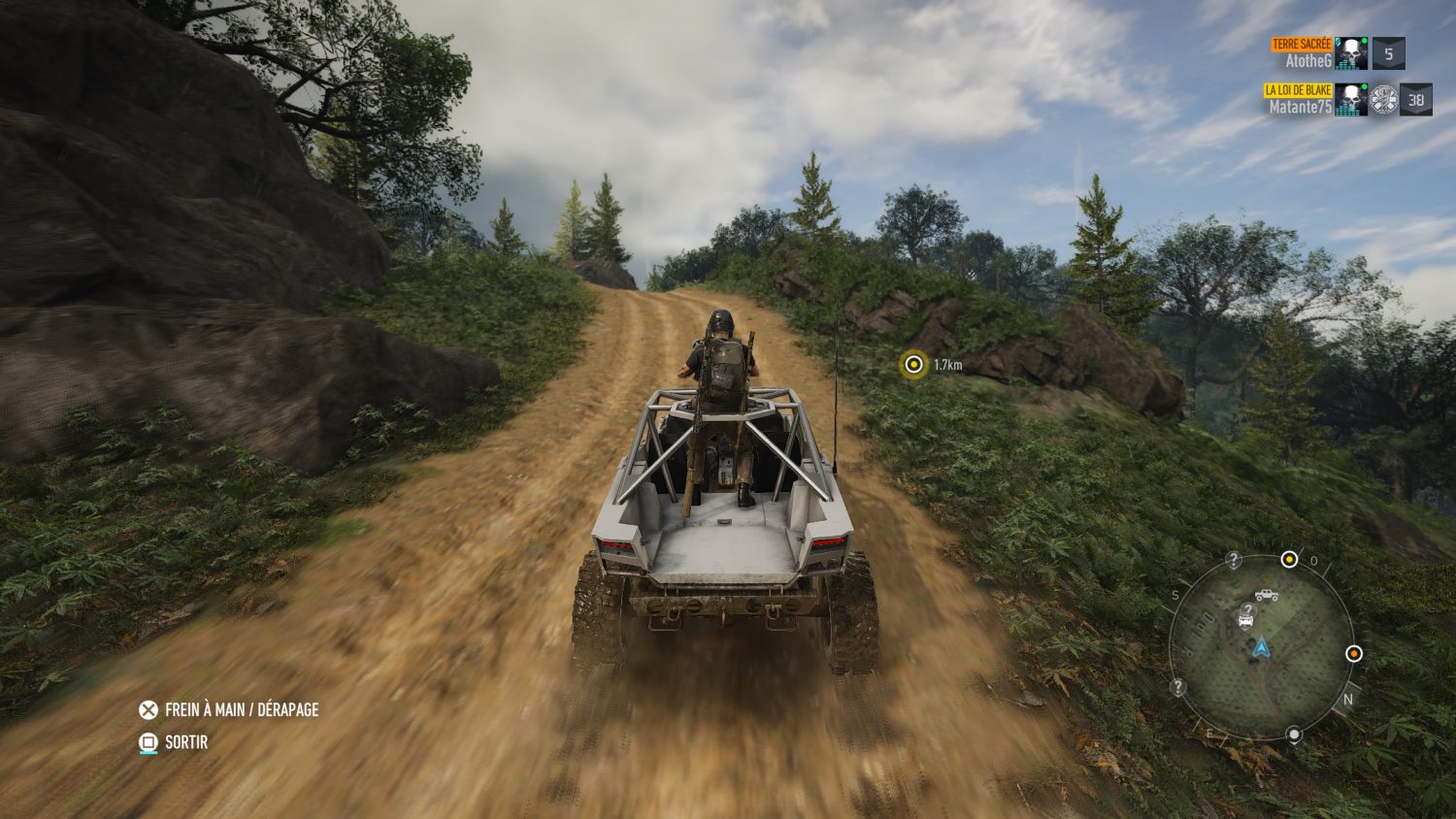This screenshot has height=819, width=1456.
Task: Select the pickup truck icon on minimap
Action: click(x=1266, y=596)
